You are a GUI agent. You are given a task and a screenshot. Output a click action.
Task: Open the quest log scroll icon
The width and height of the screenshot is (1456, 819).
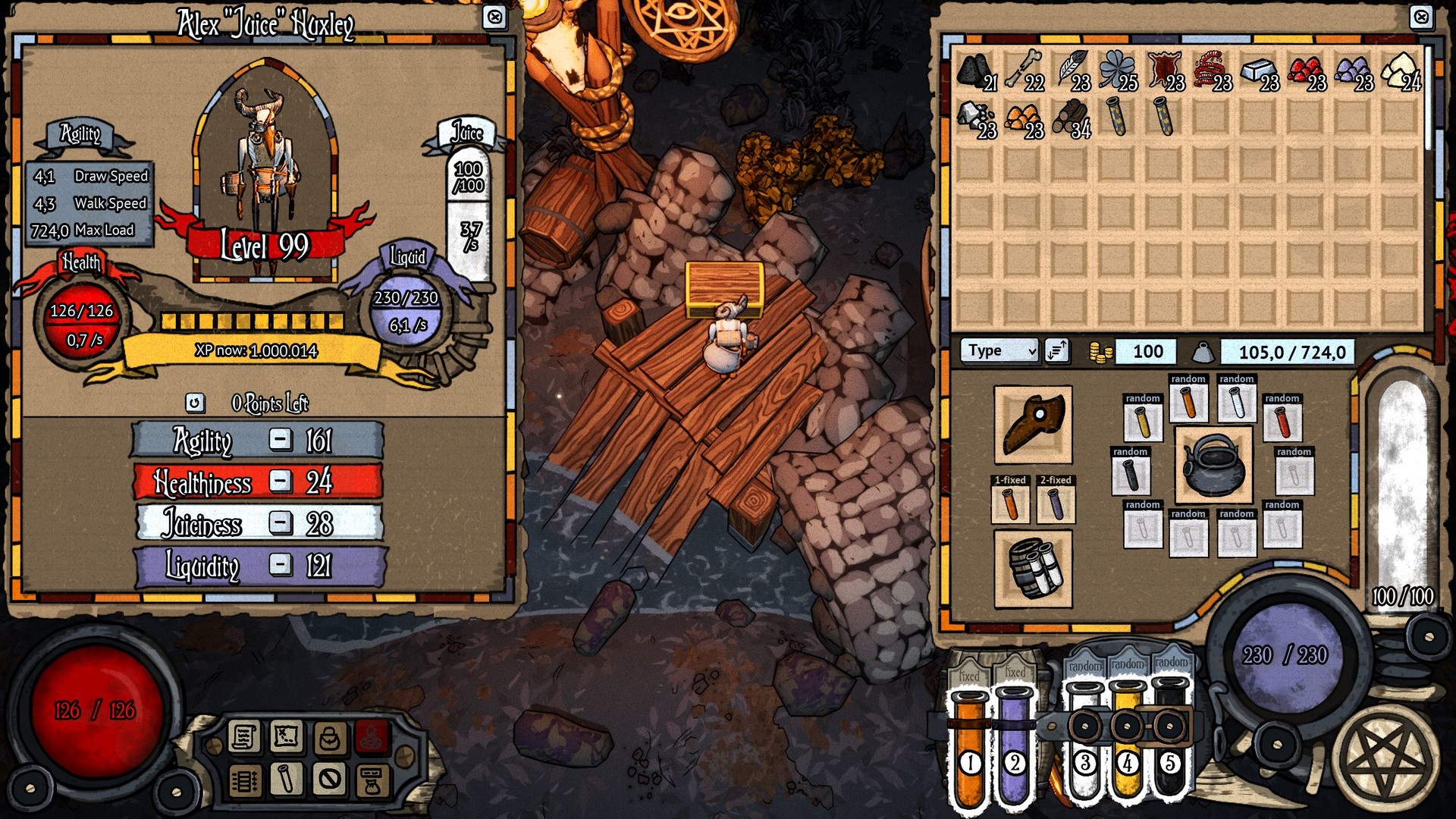point(243,737)
